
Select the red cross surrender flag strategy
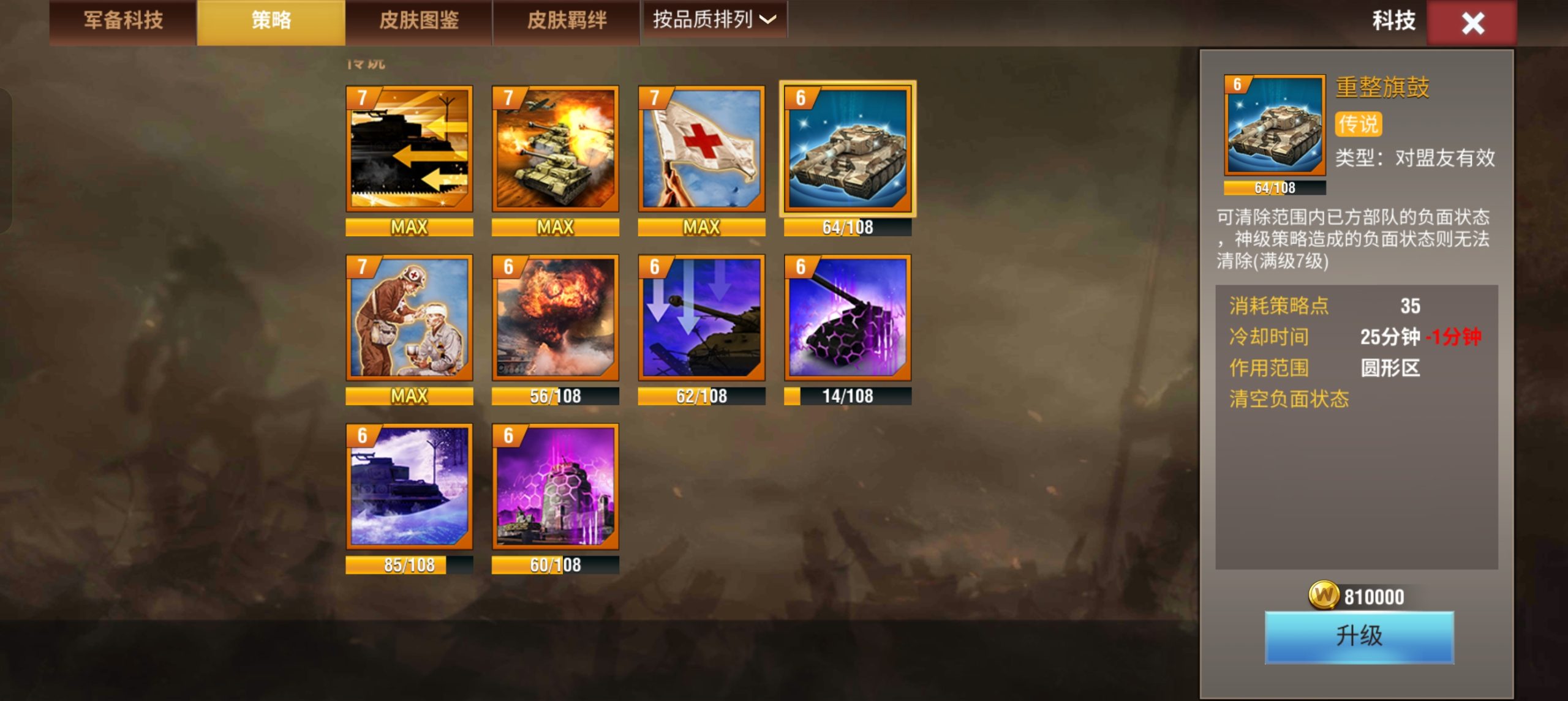700,149
